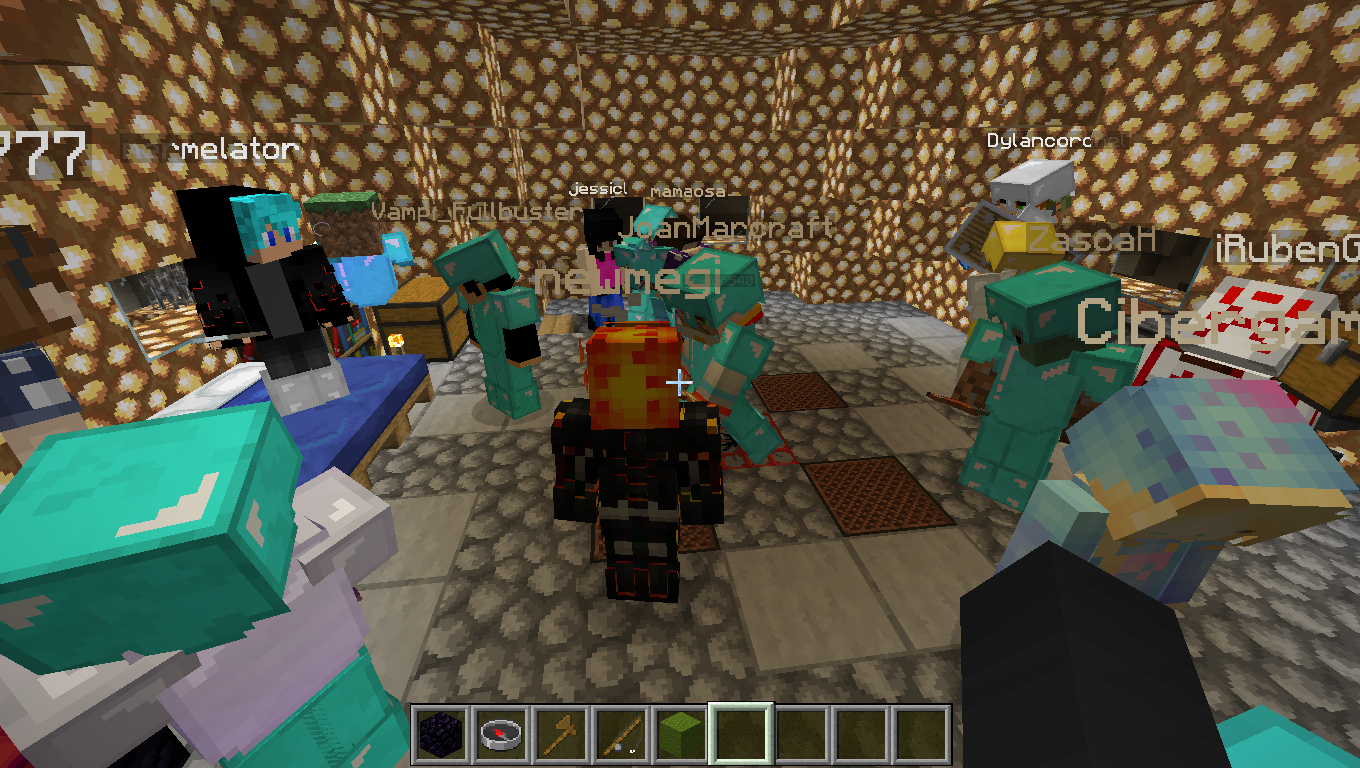Select the fishing rod slot
The height and width of the screenshot is (768, 1360).
pos(620,735)
